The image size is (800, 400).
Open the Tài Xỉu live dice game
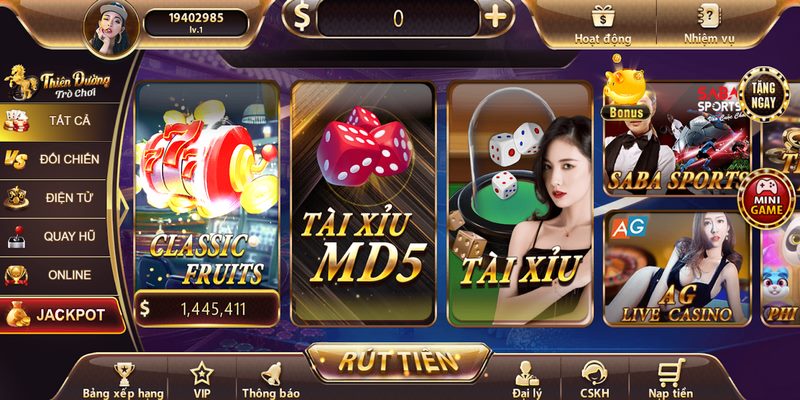520,200
